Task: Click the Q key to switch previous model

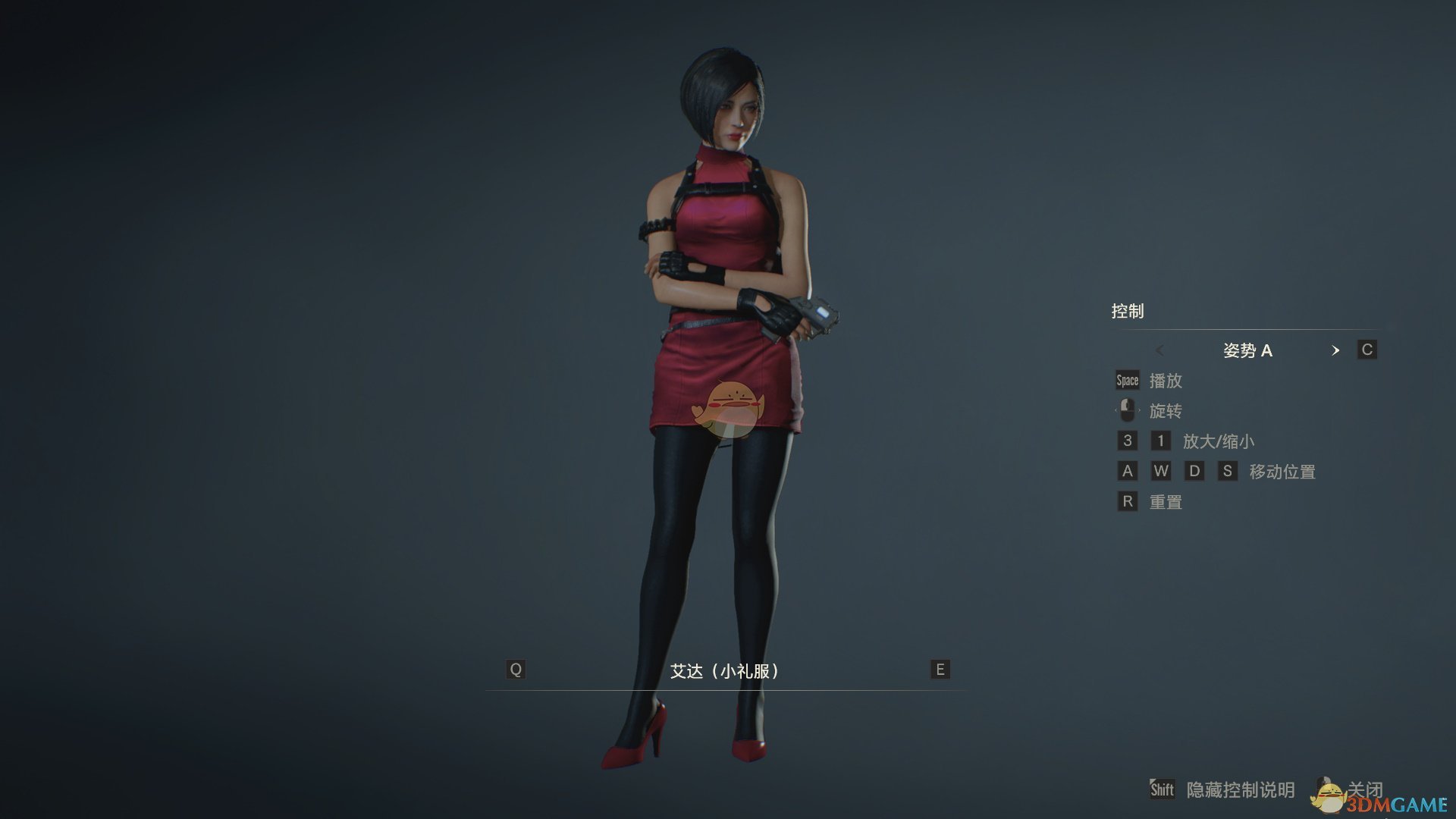Action: (x=516, y=670)
